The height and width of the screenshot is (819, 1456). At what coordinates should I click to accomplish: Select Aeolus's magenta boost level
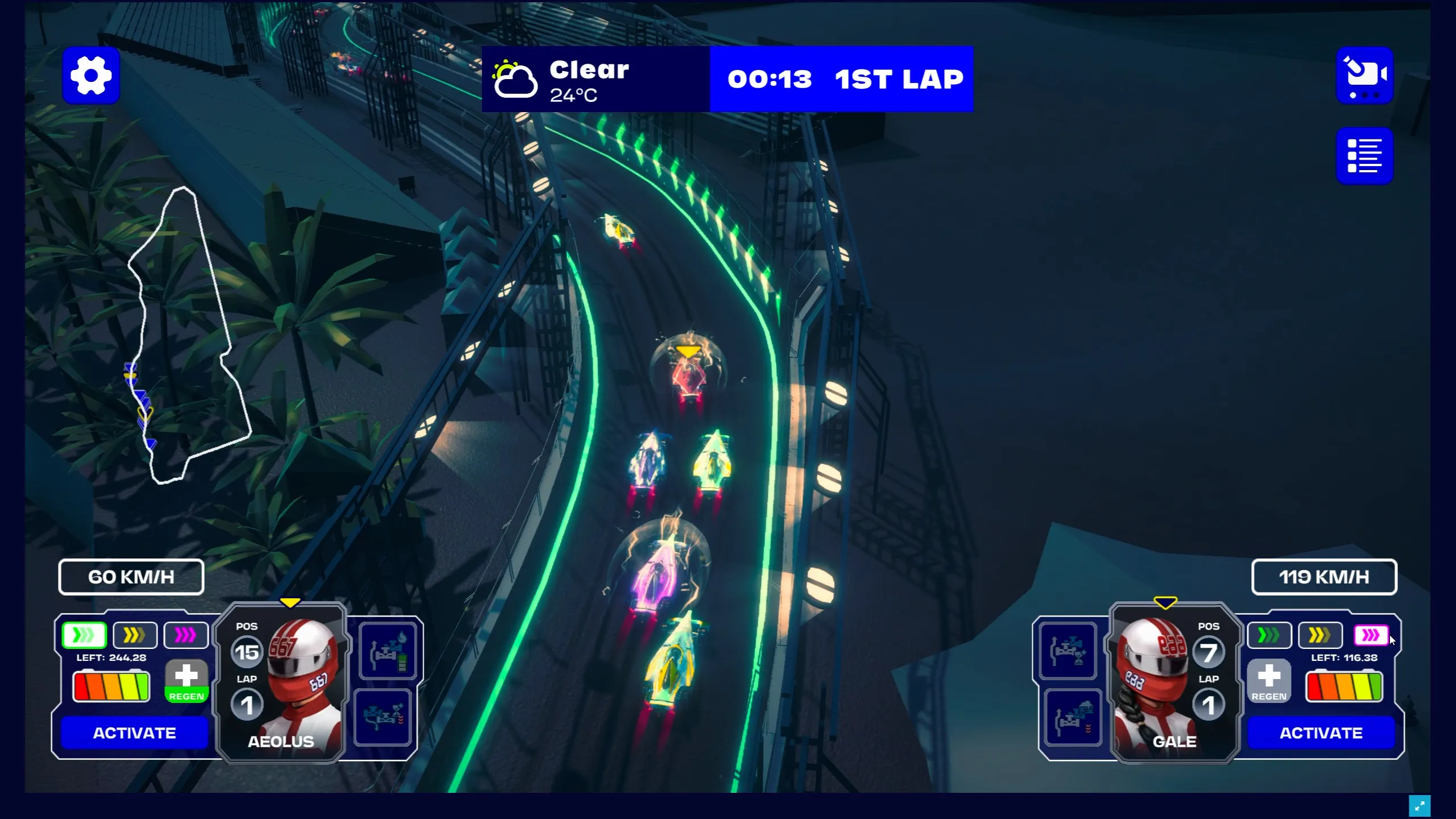click(185, 635)
